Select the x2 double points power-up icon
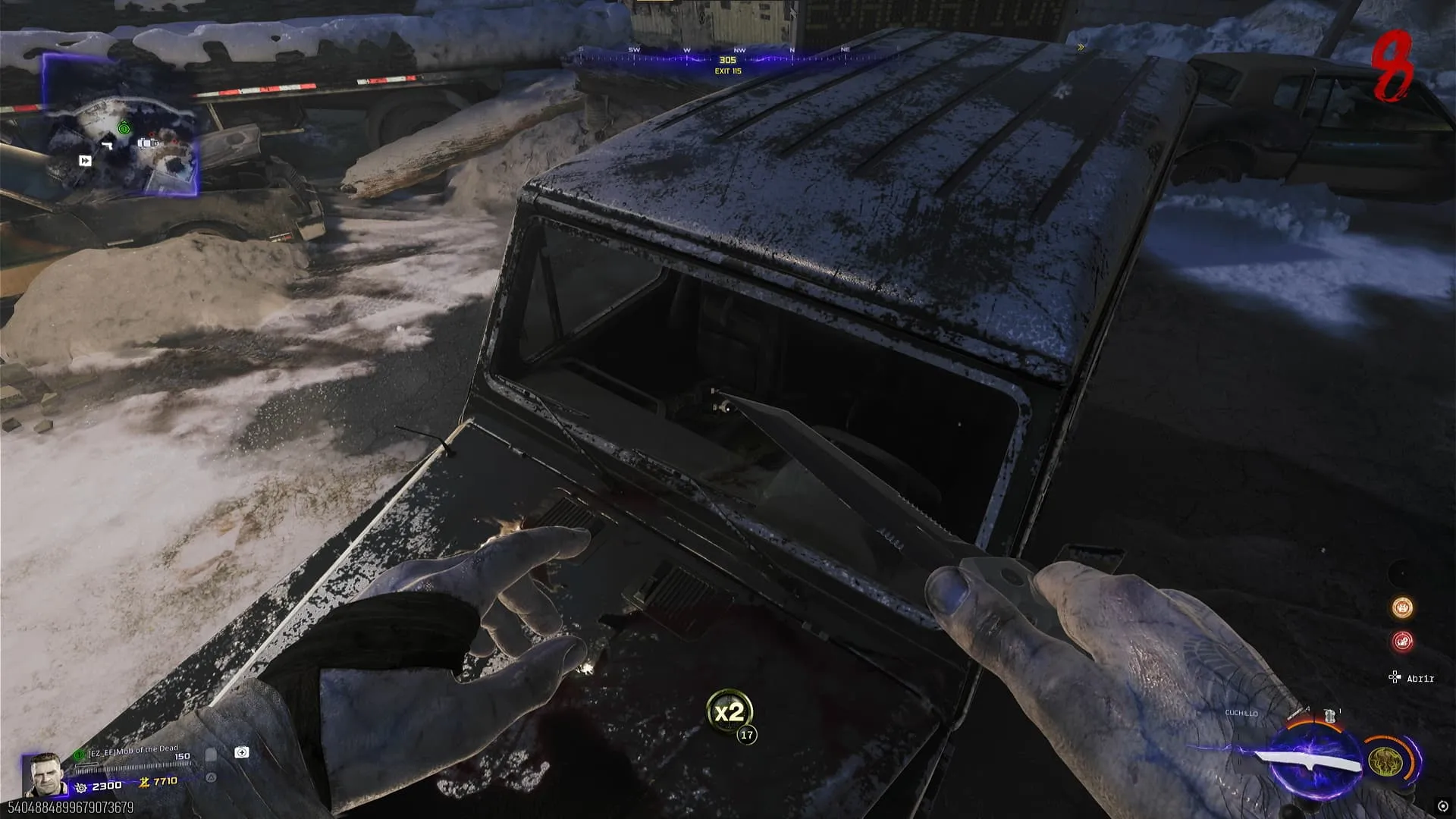This screenshot has height=819, width=1456. (729, 712)
